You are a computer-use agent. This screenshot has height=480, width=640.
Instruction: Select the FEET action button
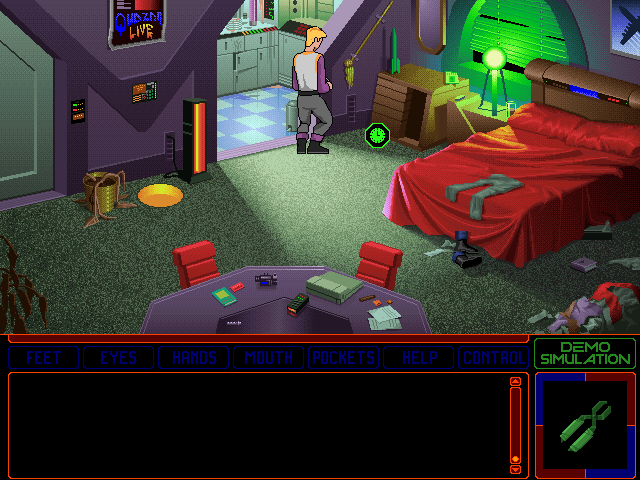point(45,358)
